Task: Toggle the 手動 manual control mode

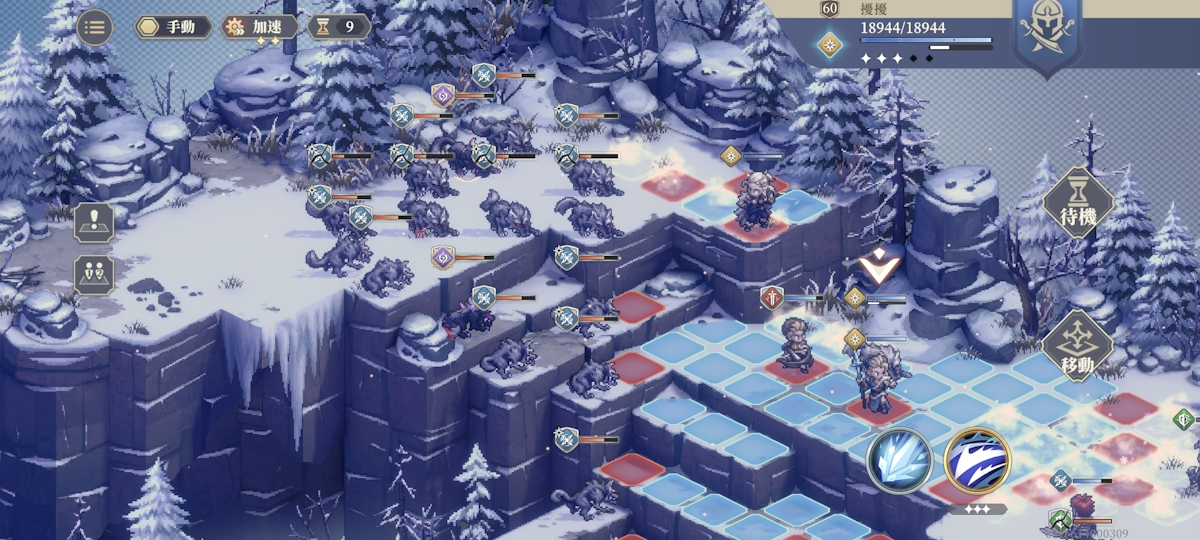Action: (173, 27)
